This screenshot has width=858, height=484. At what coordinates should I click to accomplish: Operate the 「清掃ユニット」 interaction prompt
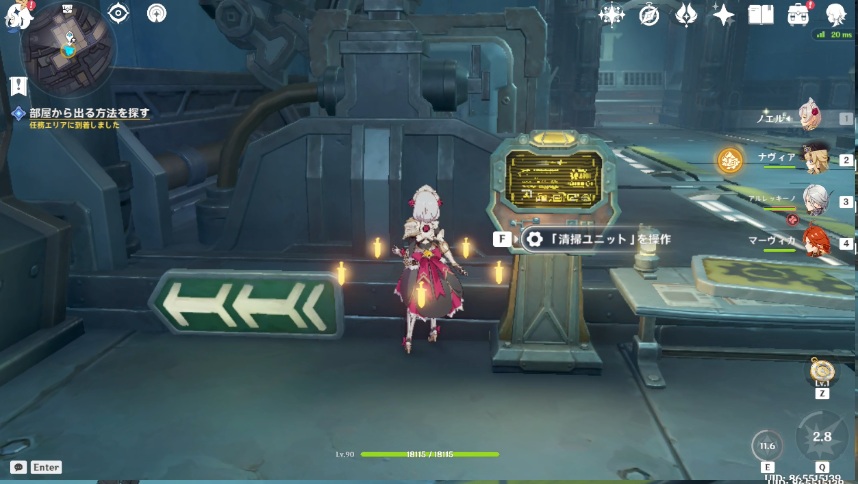pyautogui.click(x=596, y=239)
